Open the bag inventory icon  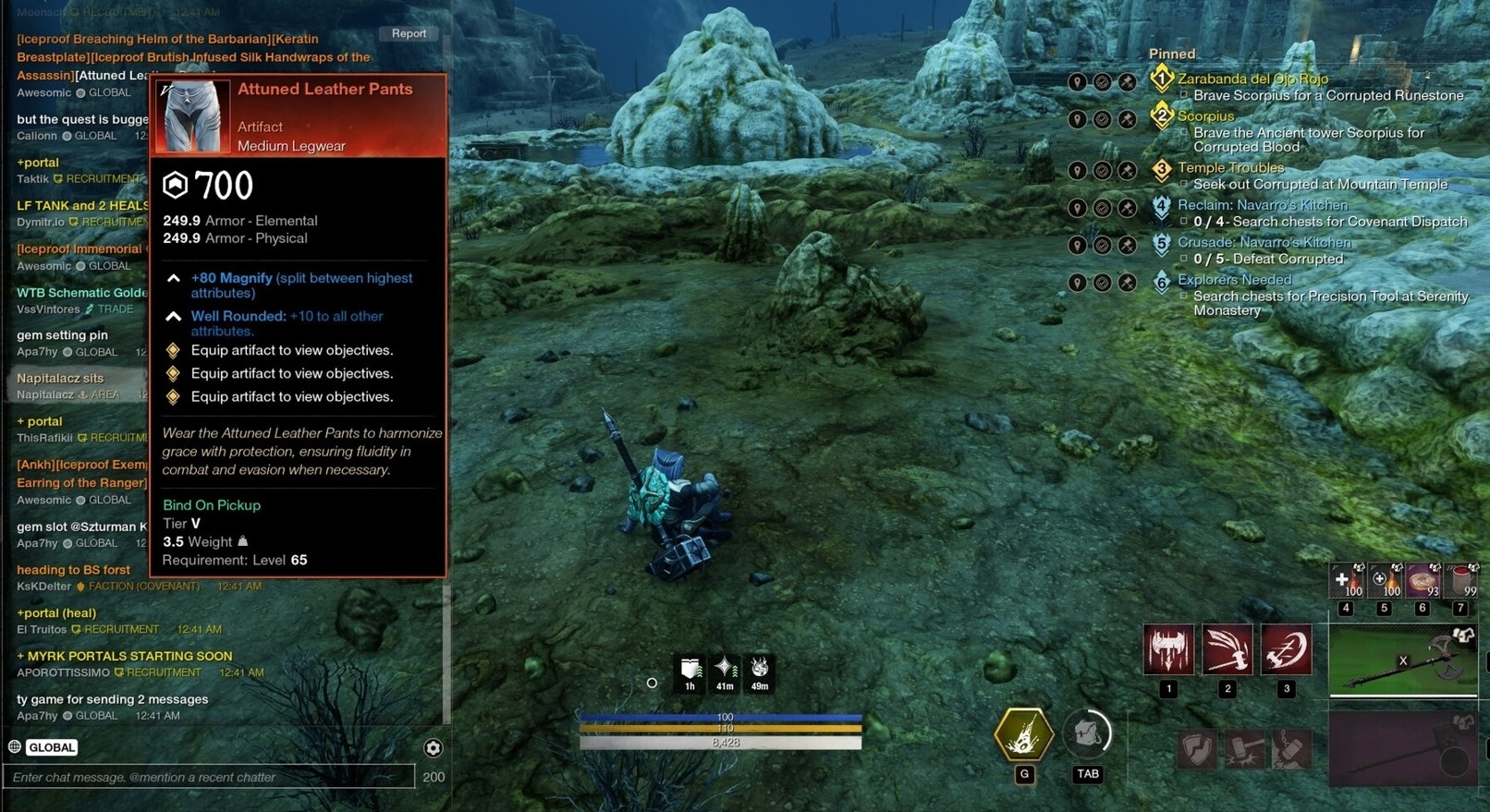click(x=1087, y=734)
